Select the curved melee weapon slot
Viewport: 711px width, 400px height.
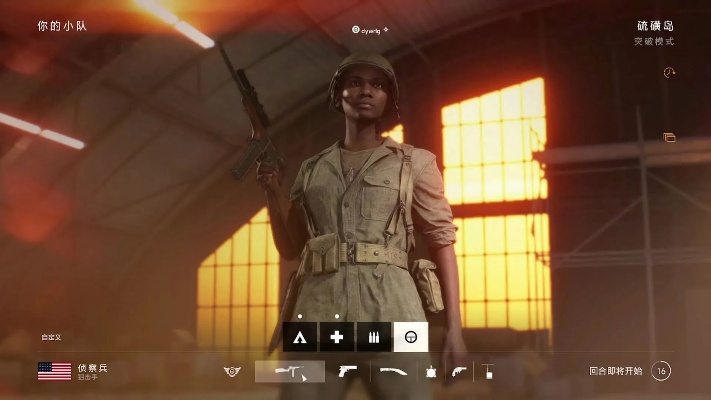click(x=392, y=371)
